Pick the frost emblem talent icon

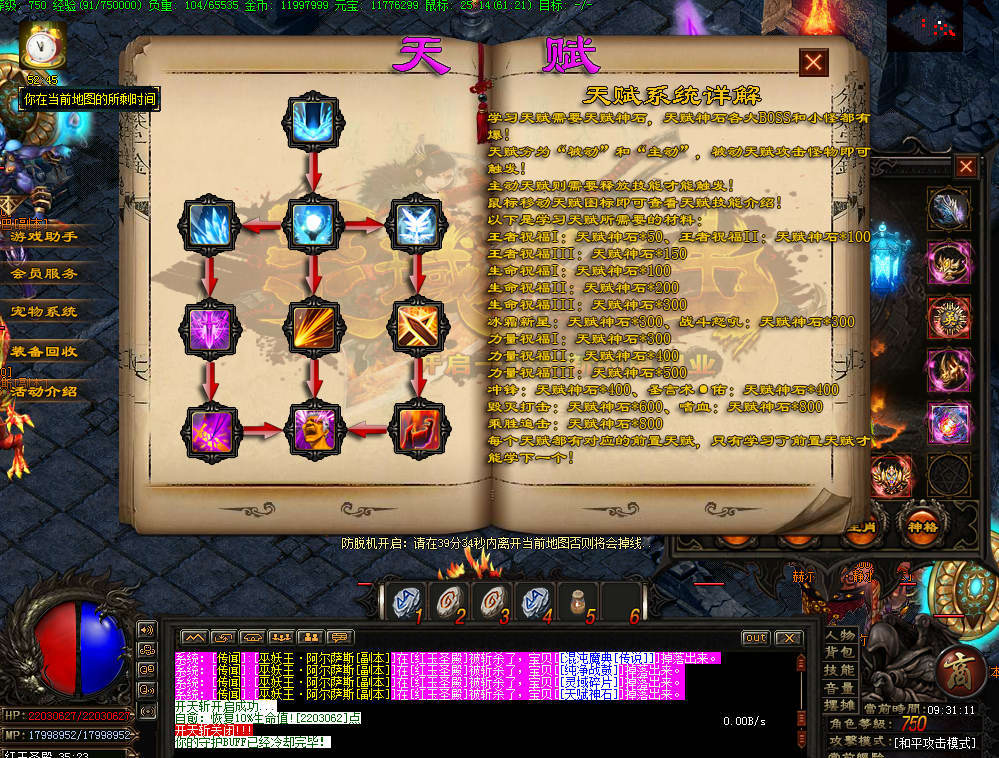pos(415,224)
